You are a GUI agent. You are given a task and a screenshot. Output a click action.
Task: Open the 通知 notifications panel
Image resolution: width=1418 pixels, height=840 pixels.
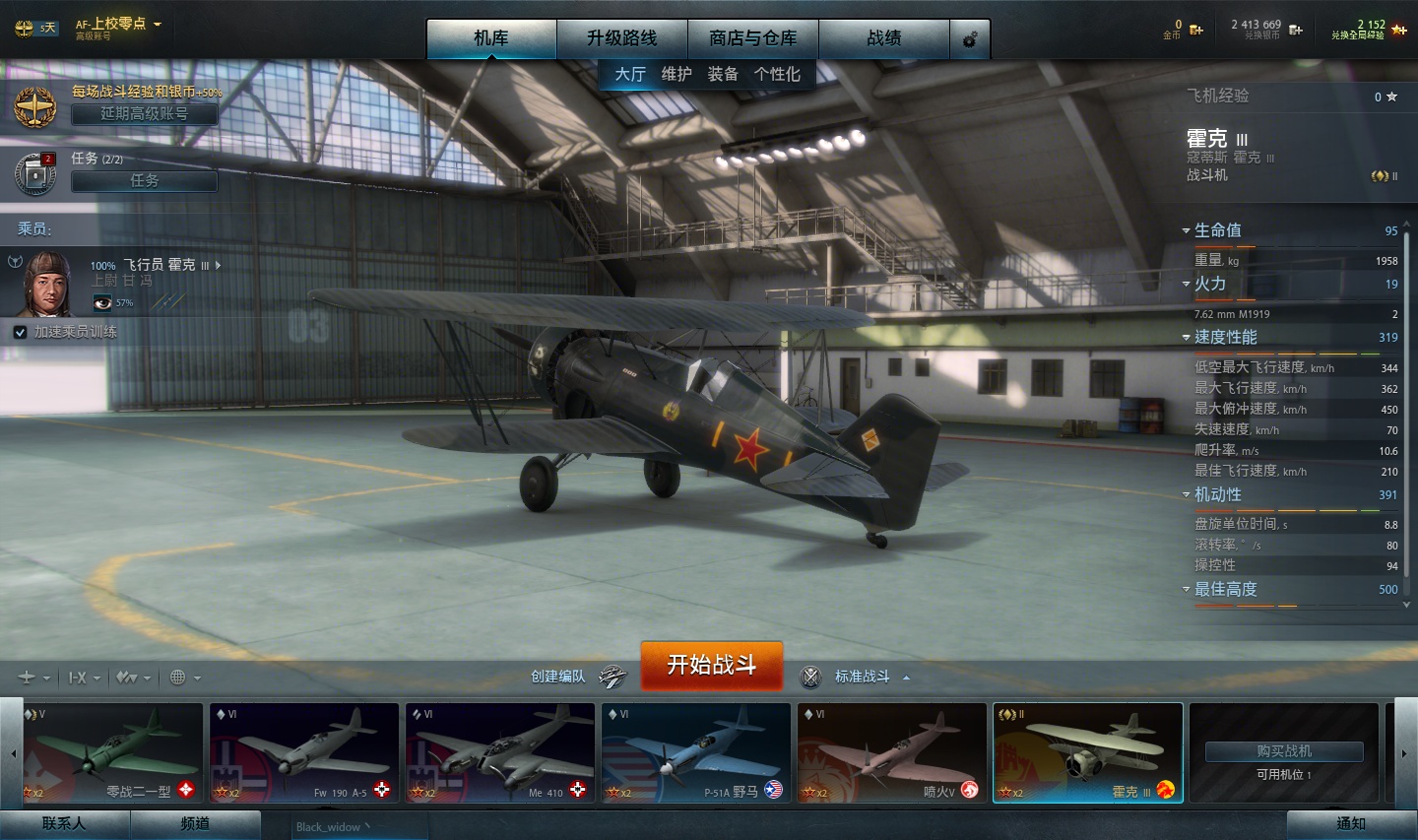point(1349,824)
